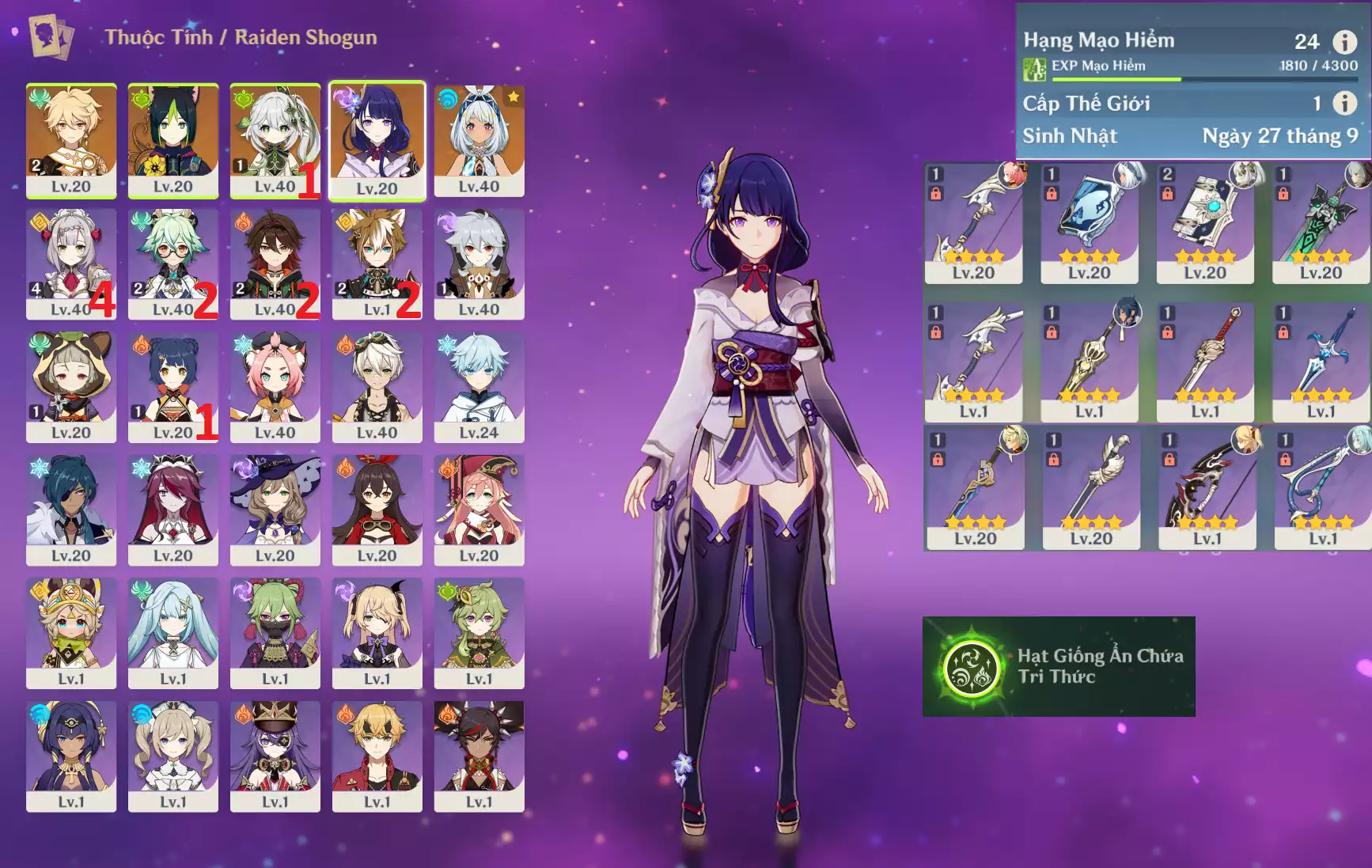Screen dimensions: 1372x868
Task: Choose the Nahida portrait at Lv.40
Action: pyautogui.click(x=275, y=140)
